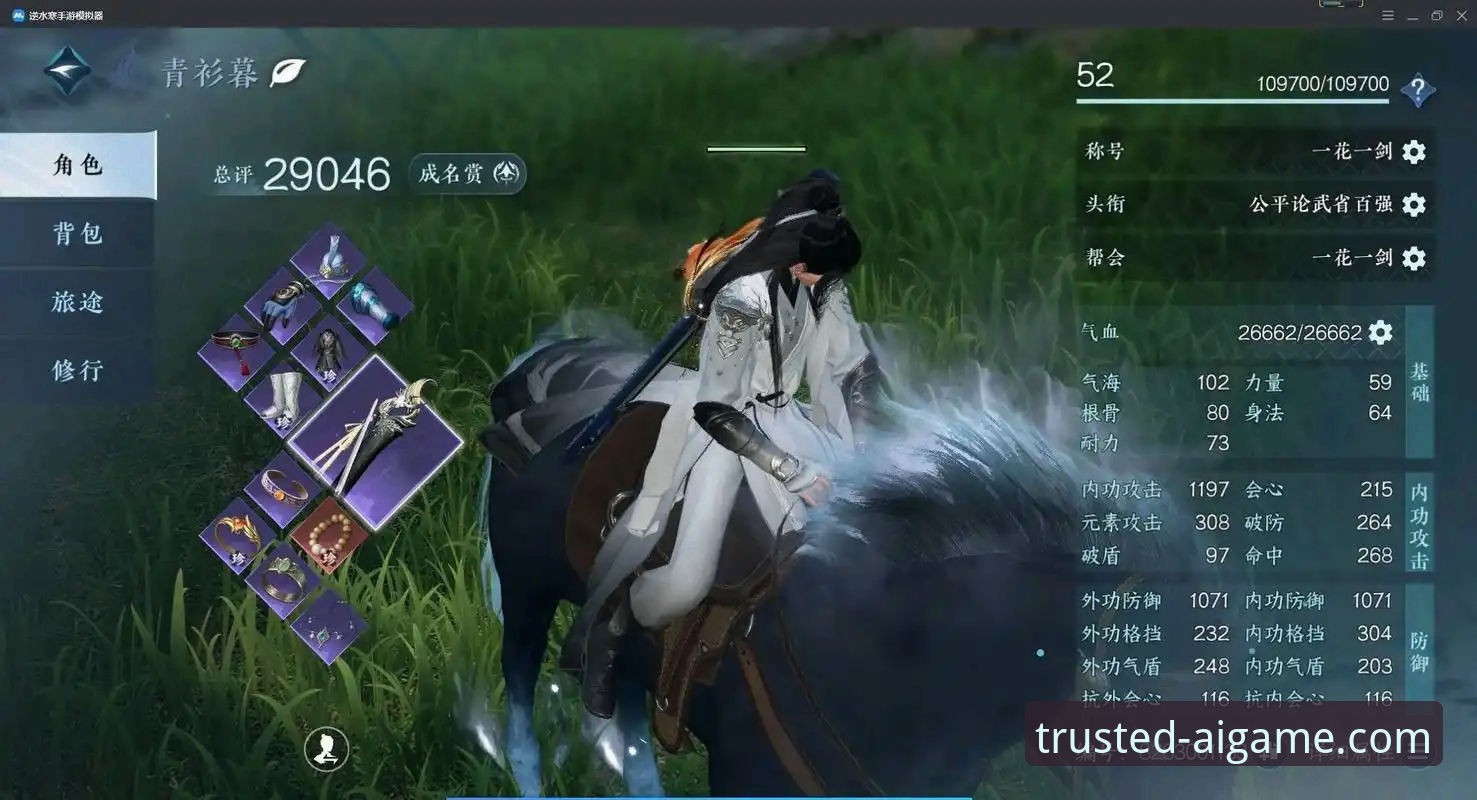Open the 帮会 guild settings gear

pyautogui.click(x=1413, y=259)
